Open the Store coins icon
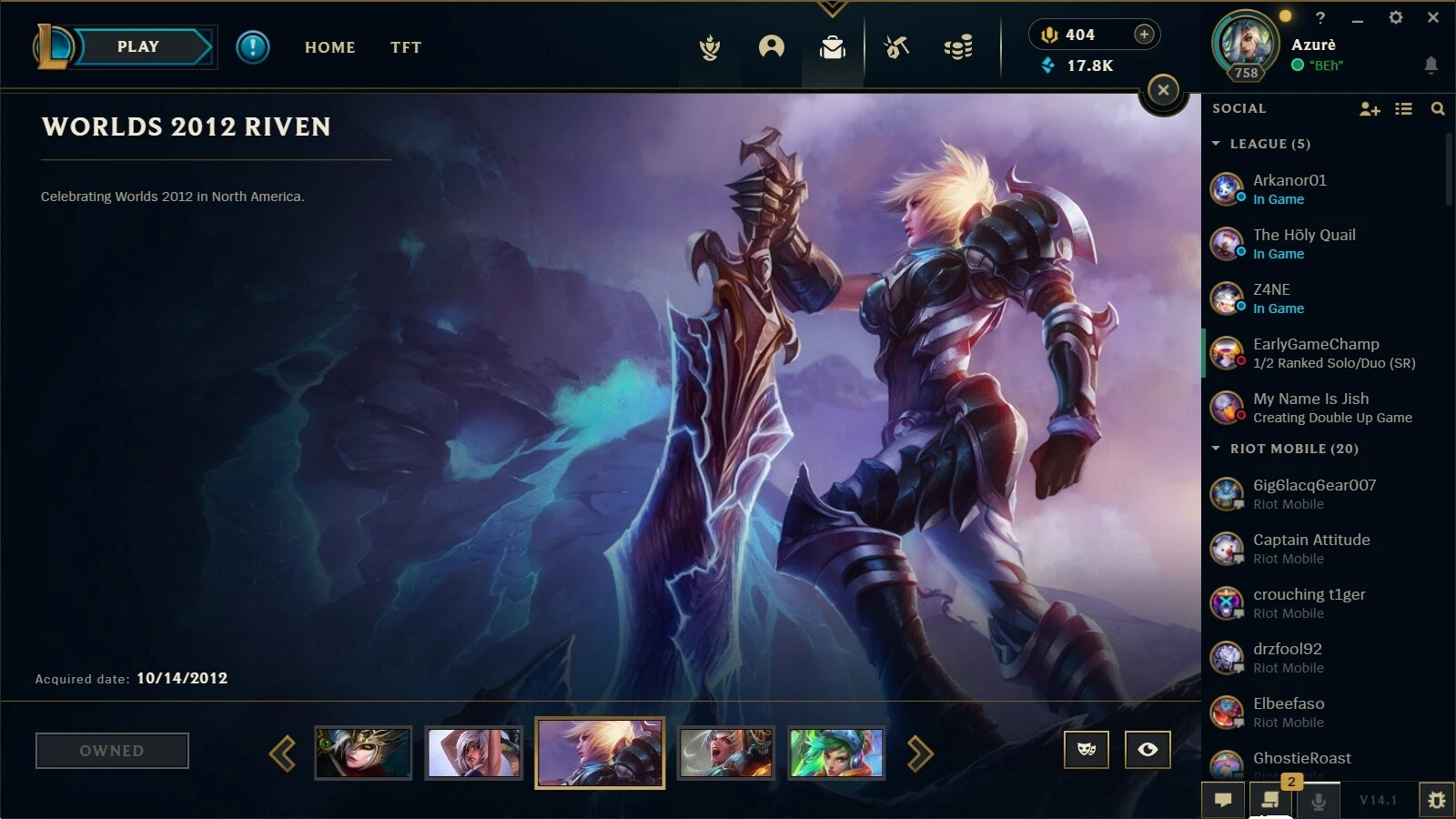 point(957,49)
